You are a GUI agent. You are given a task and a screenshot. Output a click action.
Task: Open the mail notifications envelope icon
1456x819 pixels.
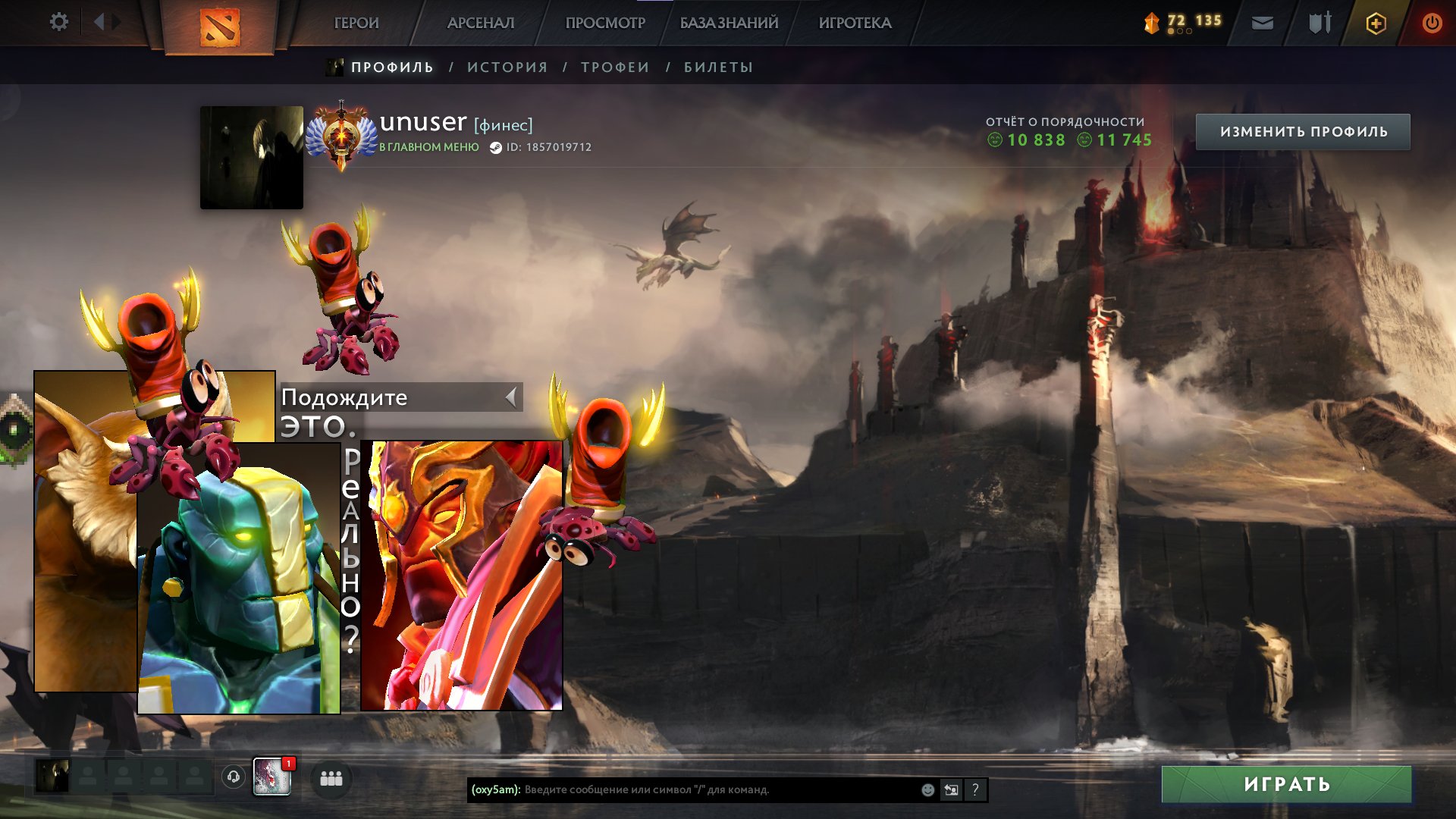(1261, 22)
